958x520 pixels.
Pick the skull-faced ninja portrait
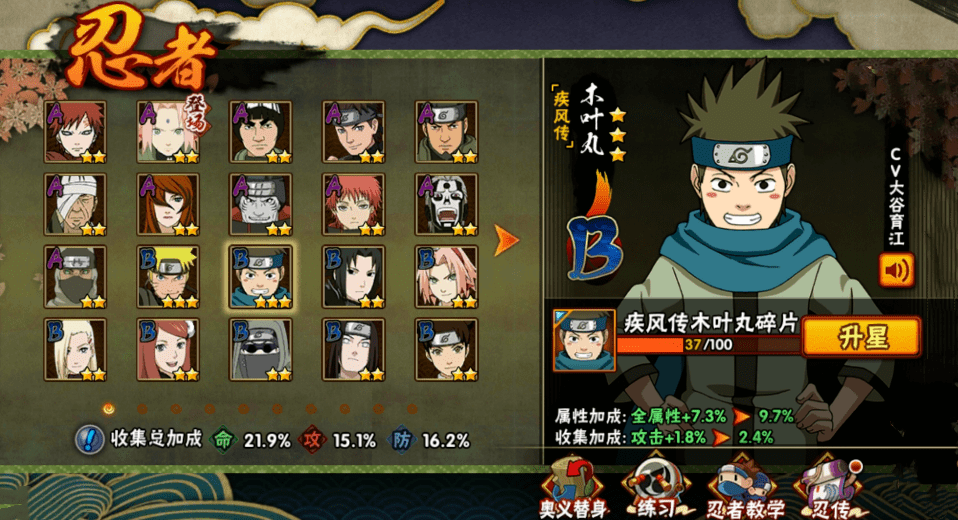coord(446,204)
